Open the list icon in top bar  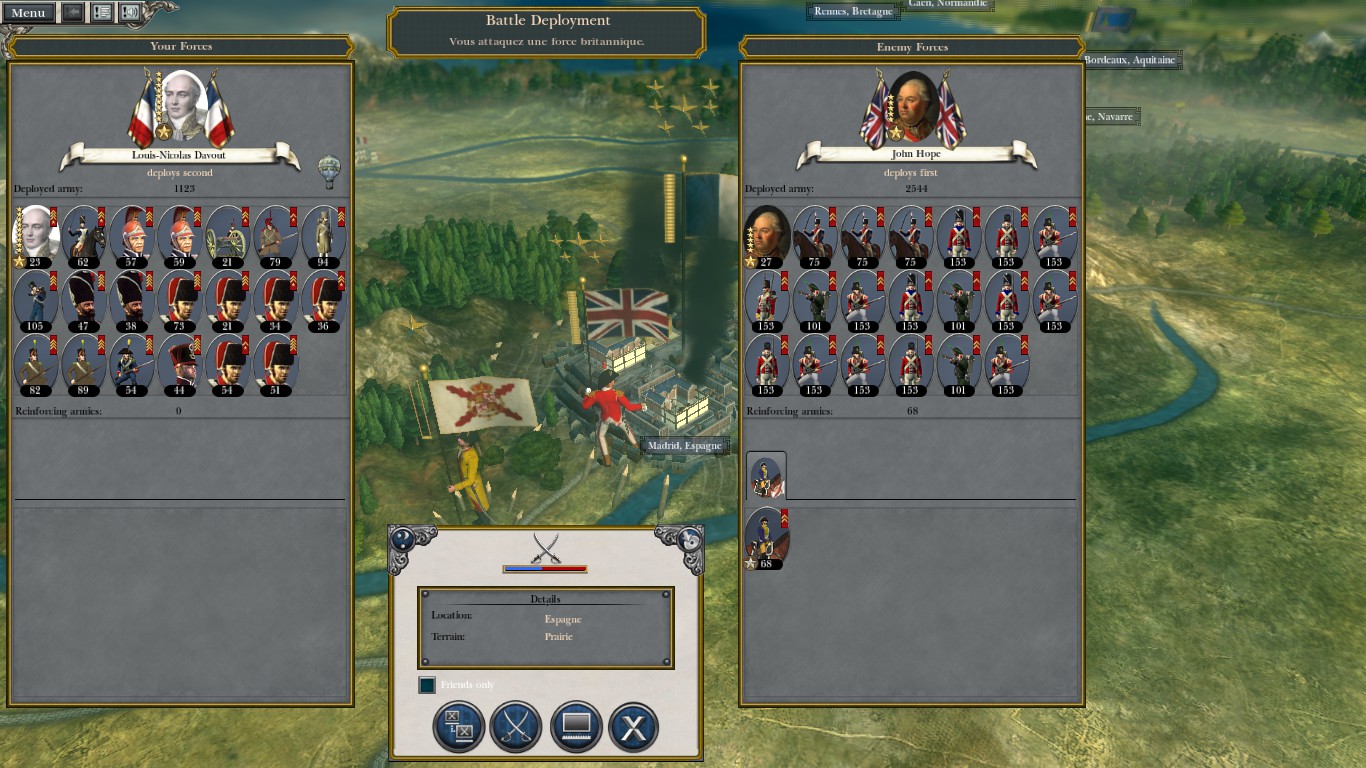tap(101, 13)
